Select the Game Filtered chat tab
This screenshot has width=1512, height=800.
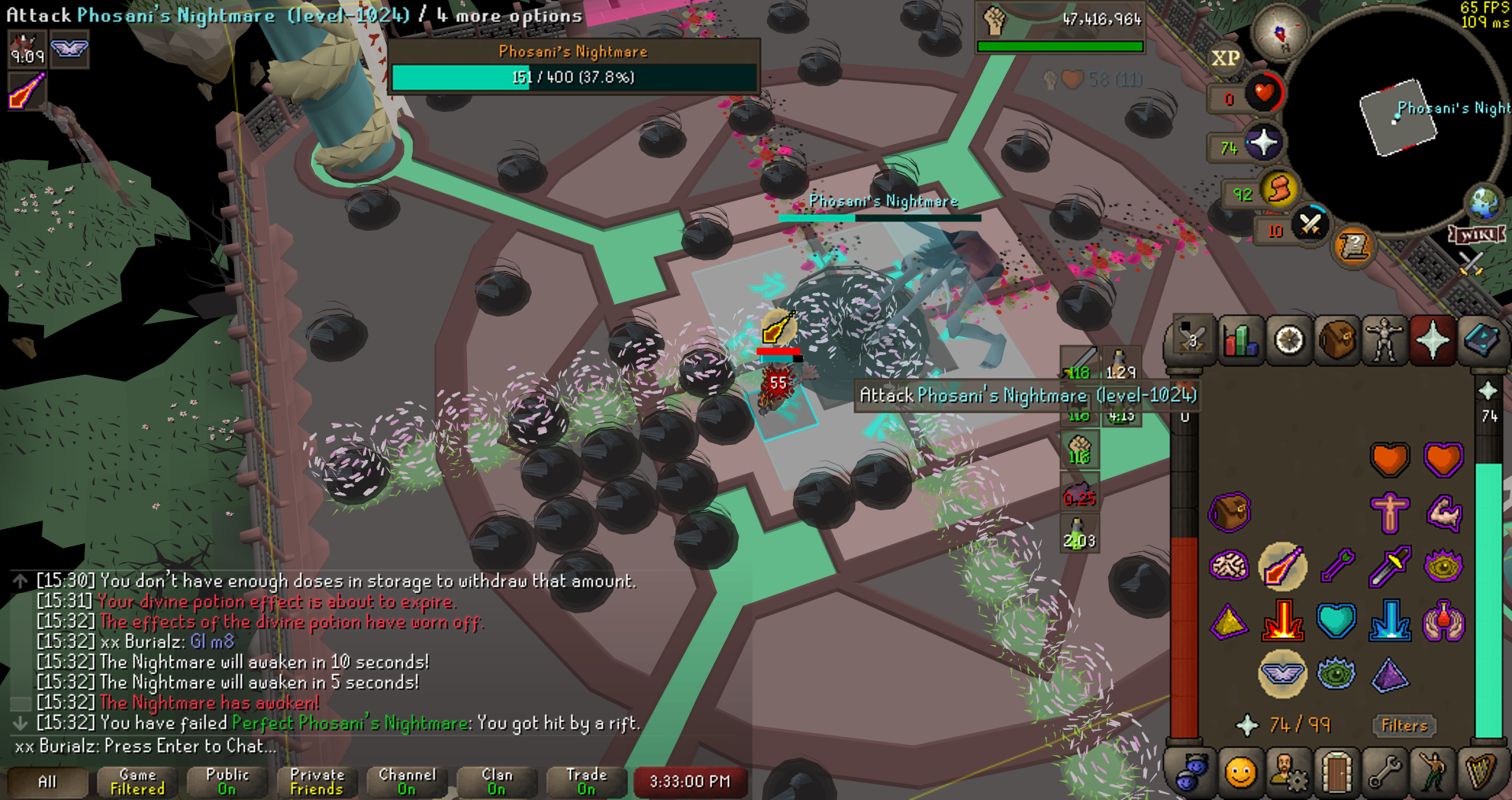click(x=138, y=782)
